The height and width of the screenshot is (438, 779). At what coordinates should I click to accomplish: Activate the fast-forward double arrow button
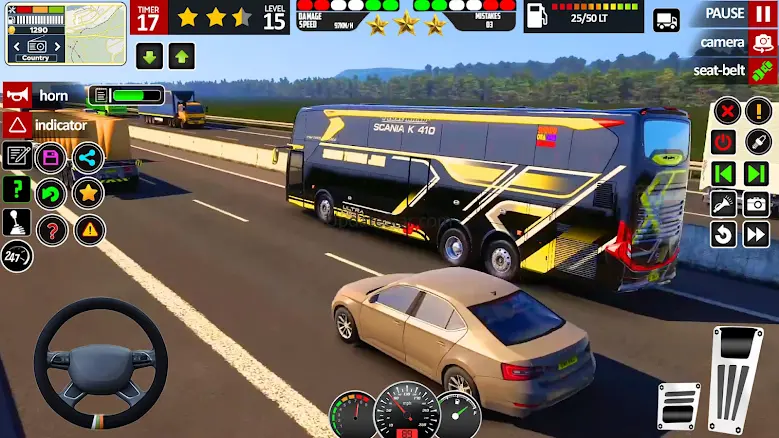(x=755, y=235)
